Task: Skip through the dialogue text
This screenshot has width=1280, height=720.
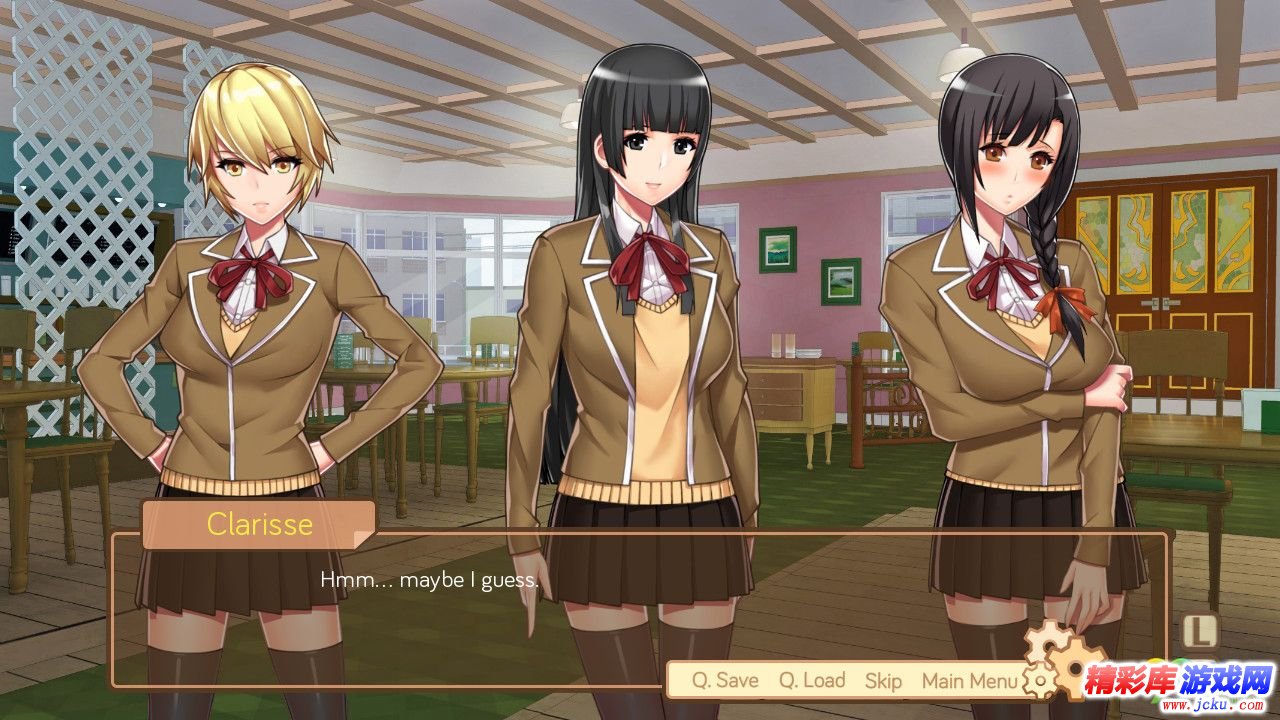Action: tap(883, 681)
